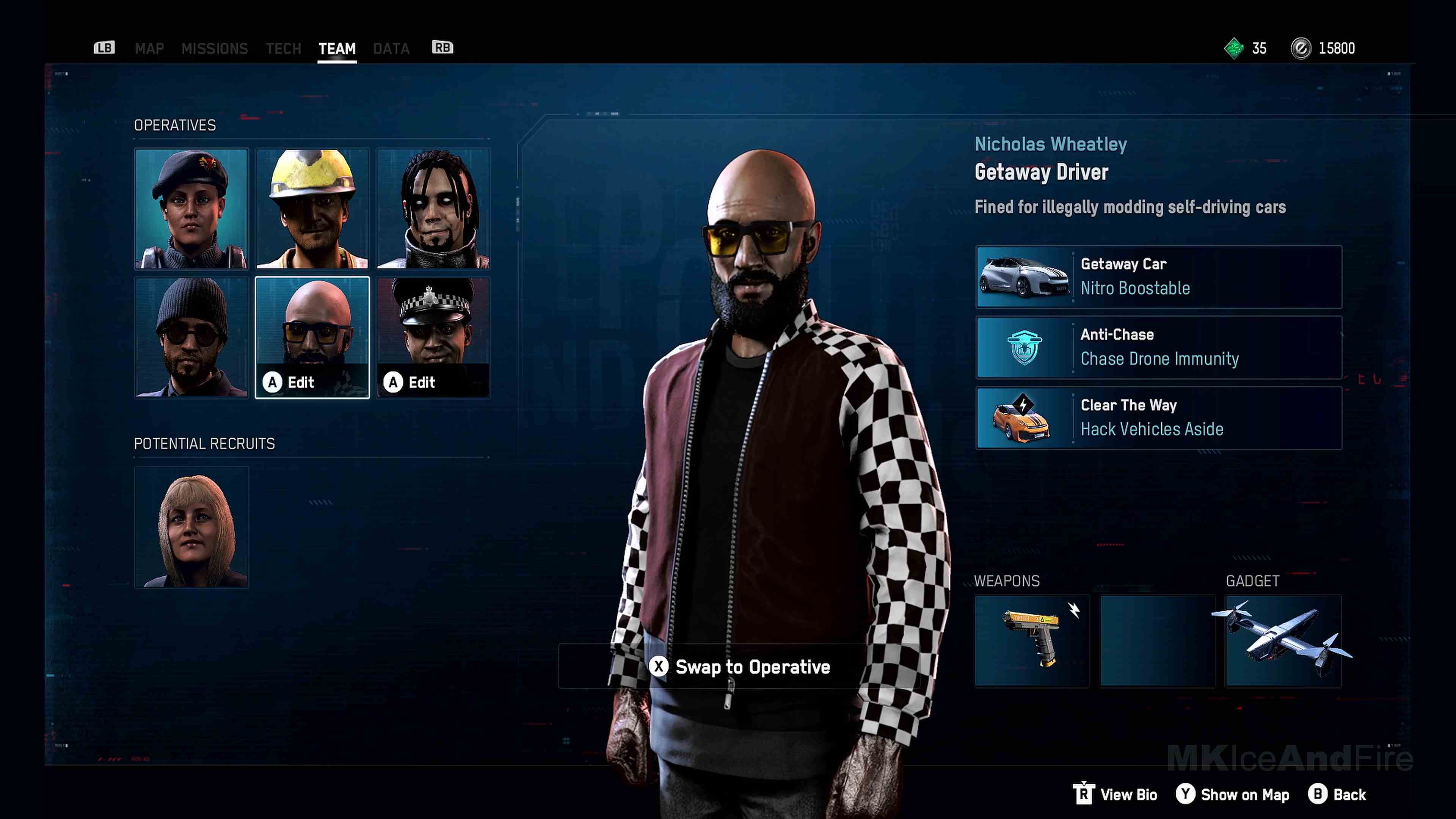Select the yellow hard hat operative

pos(312,208)
